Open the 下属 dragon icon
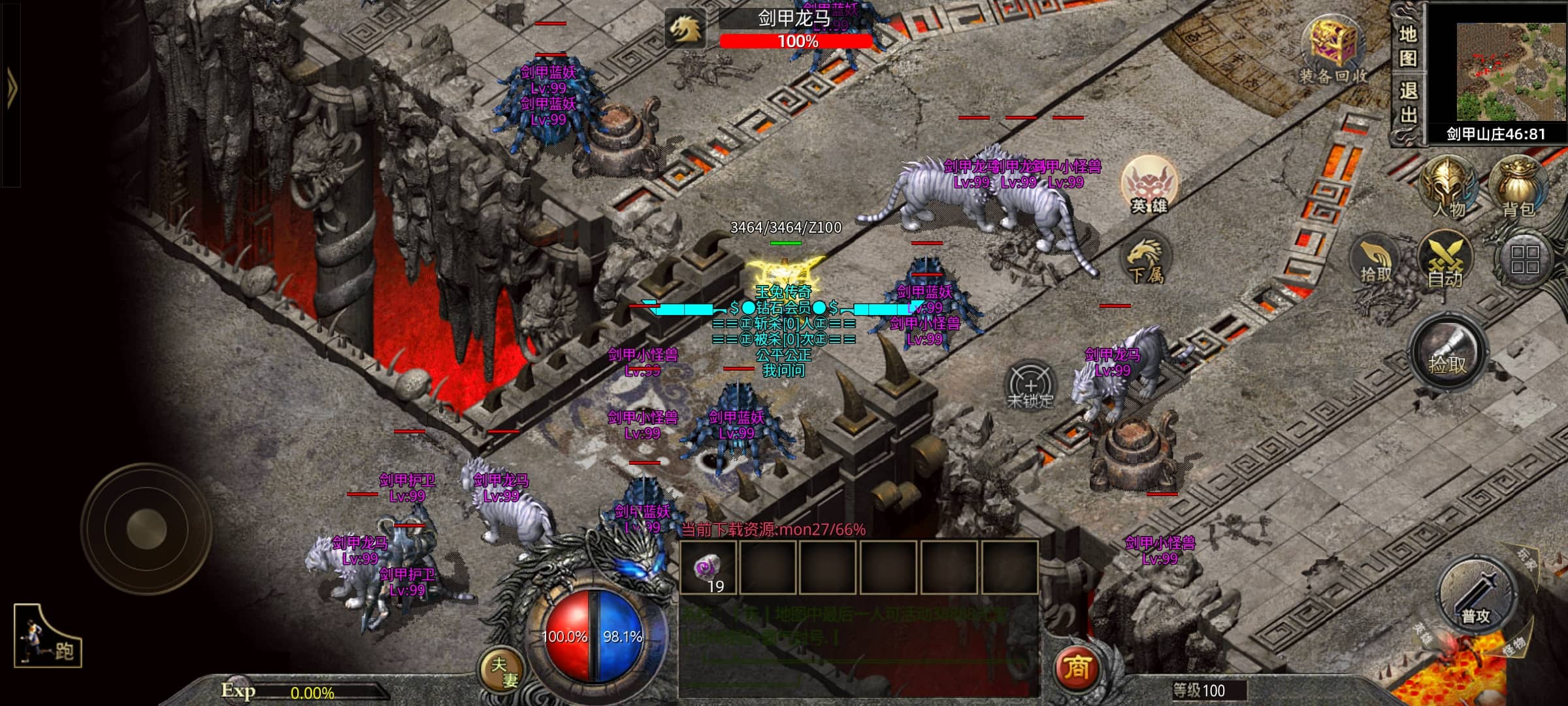This screenshot has width=1568, height=706. [1146, 260]
